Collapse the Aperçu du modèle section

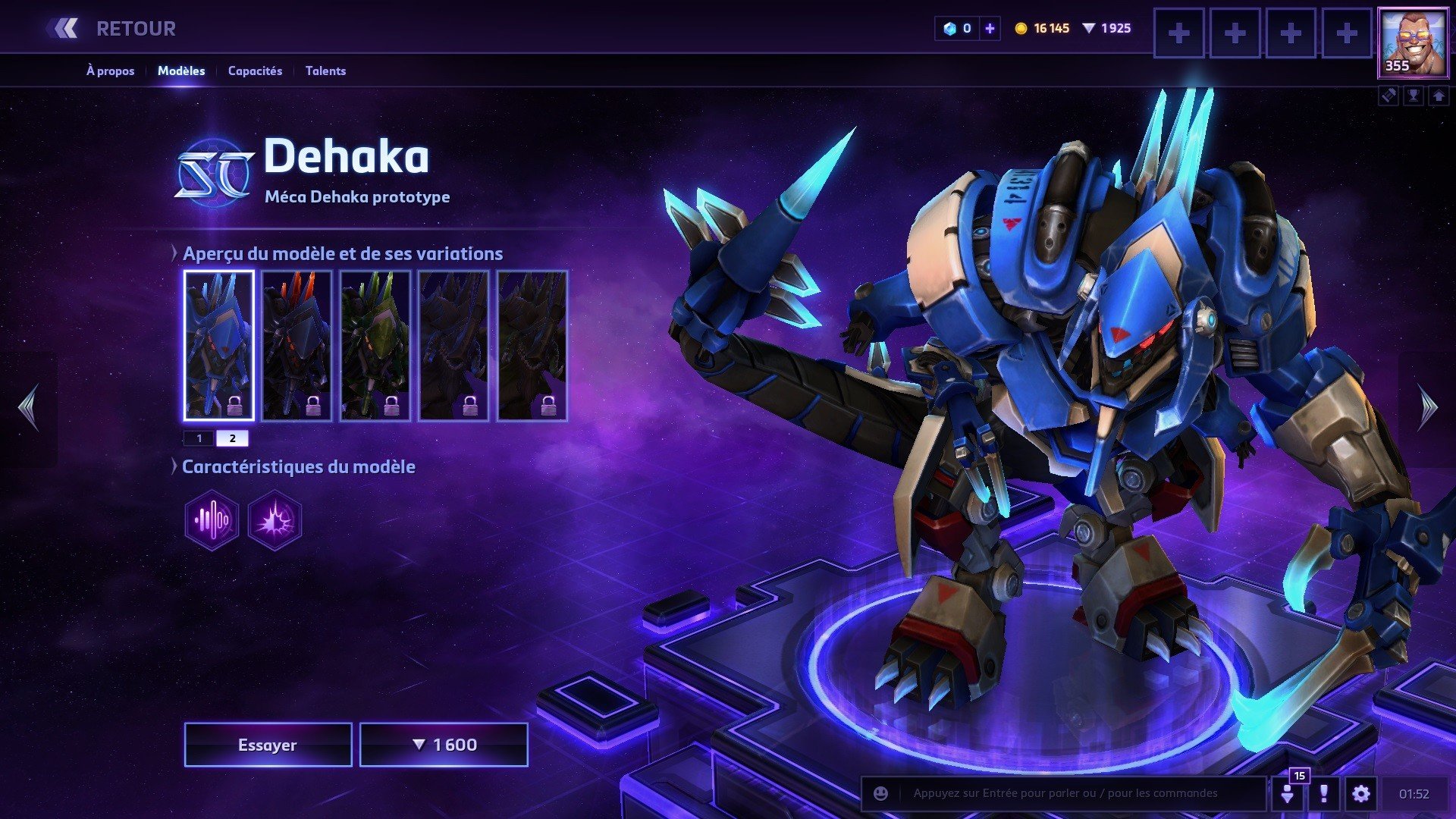point(176,254)
